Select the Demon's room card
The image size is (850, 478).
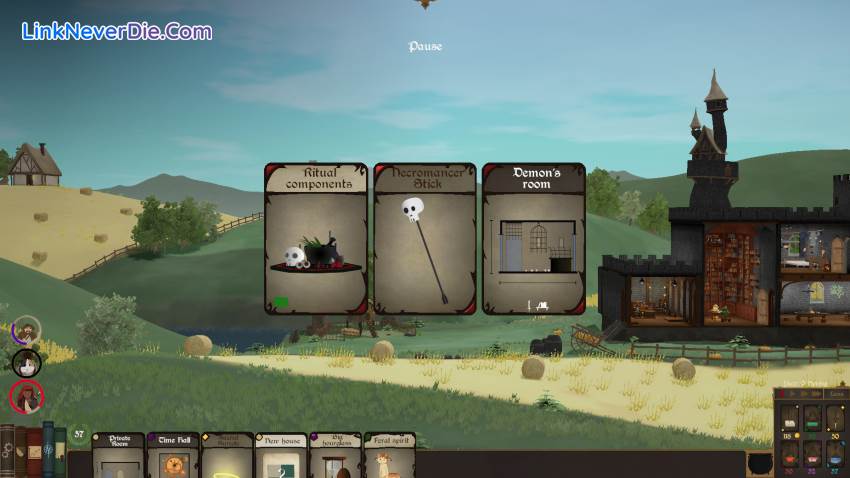(533, 239)
